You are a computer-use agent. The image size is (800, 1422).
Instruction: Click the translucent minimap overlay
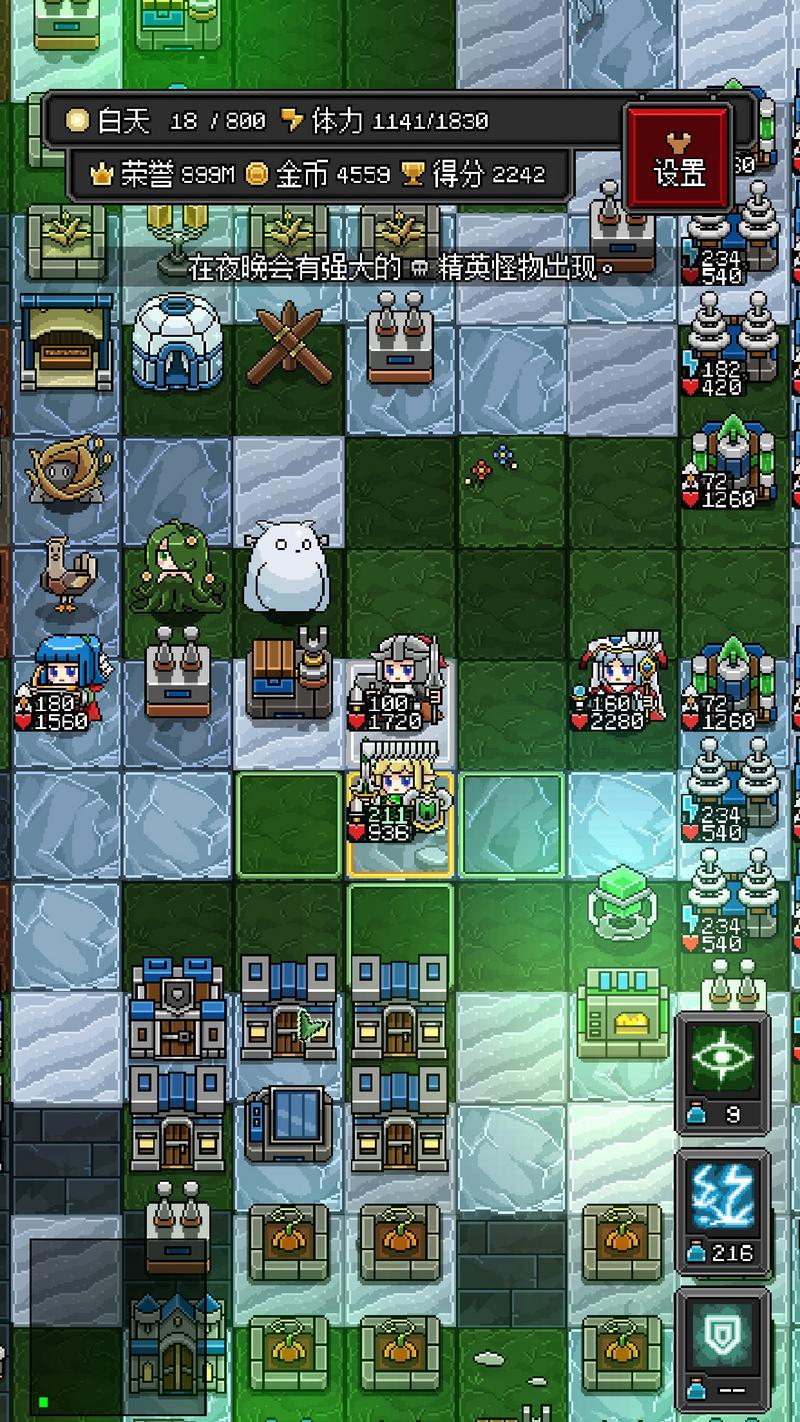coord(117,1328)
